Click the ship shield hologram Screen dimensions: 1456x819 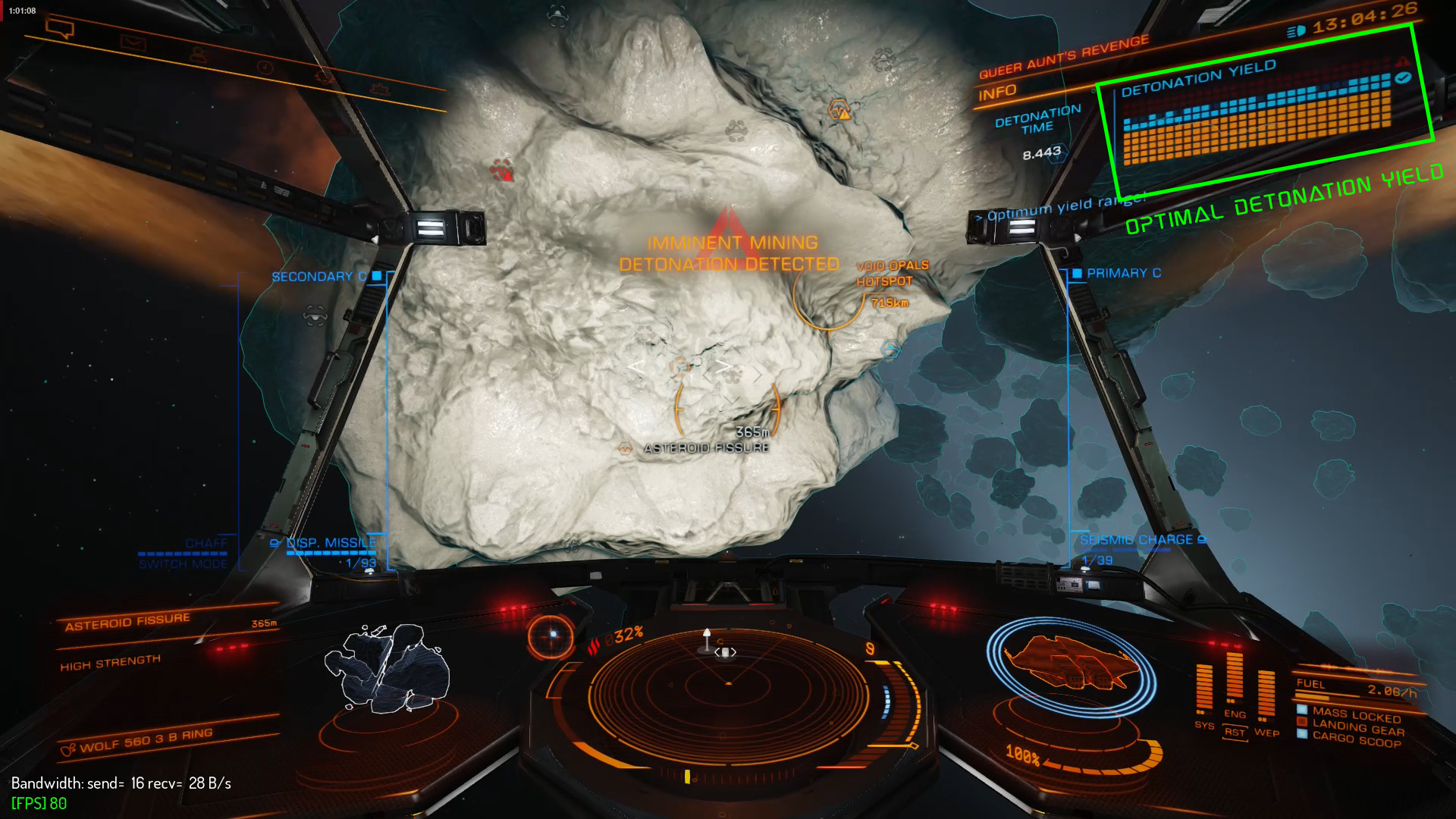[x=1071, y=667]
